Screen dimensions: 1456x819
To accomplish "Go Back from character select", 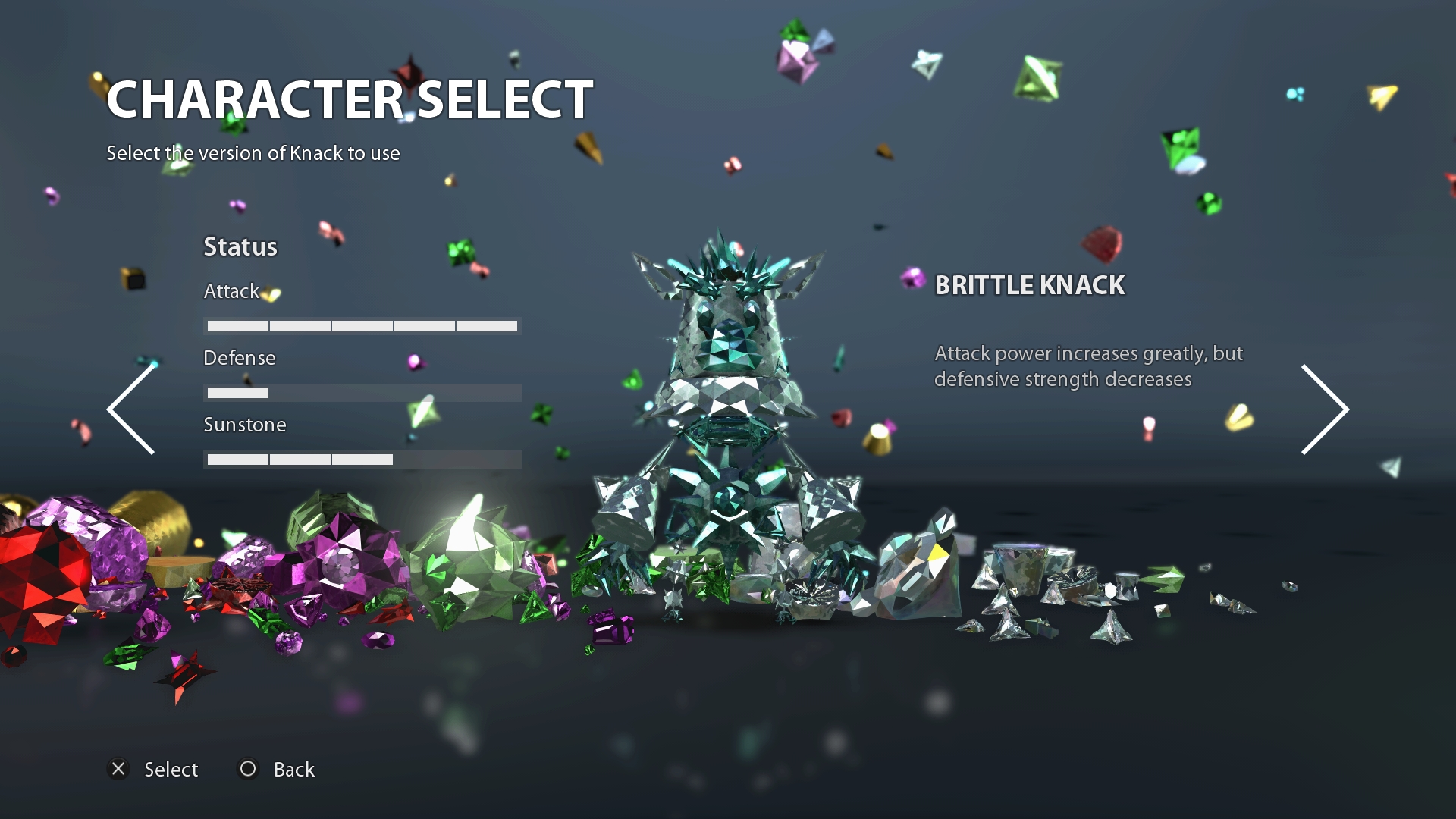I will tap(277, 769).
